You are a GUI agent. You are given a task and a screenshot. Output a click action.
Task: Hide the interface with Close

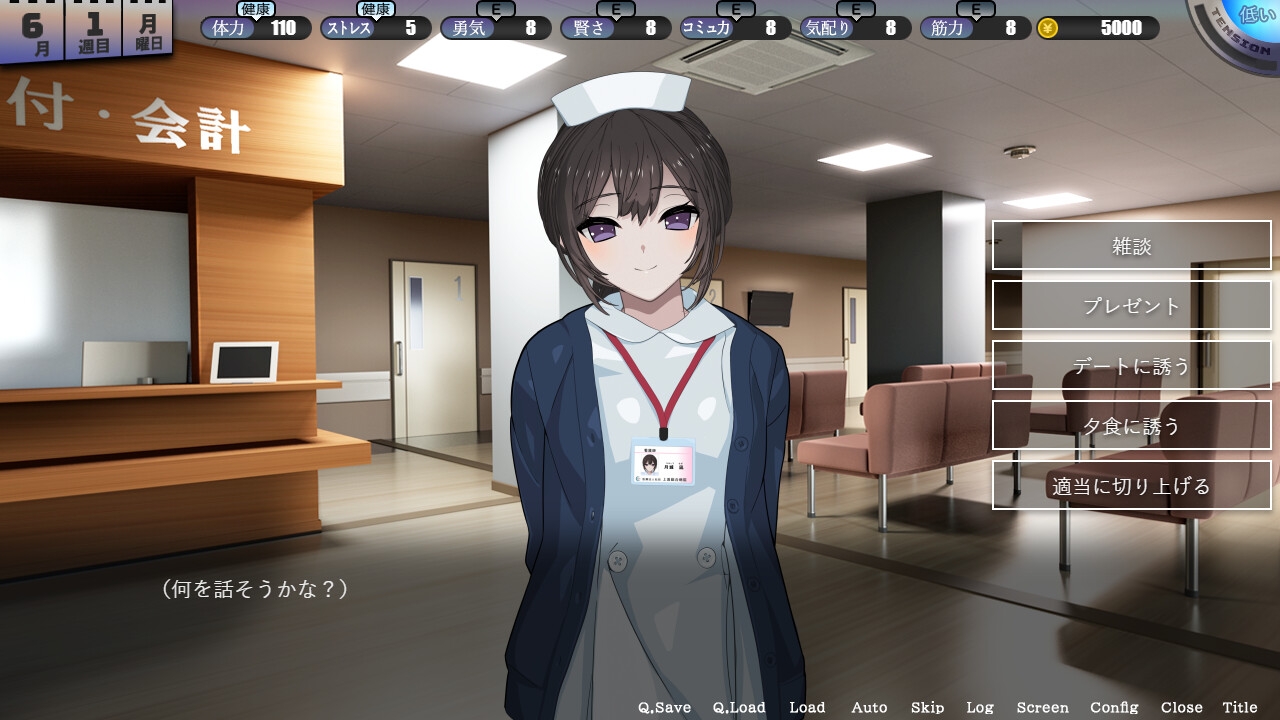(1181, 707)
